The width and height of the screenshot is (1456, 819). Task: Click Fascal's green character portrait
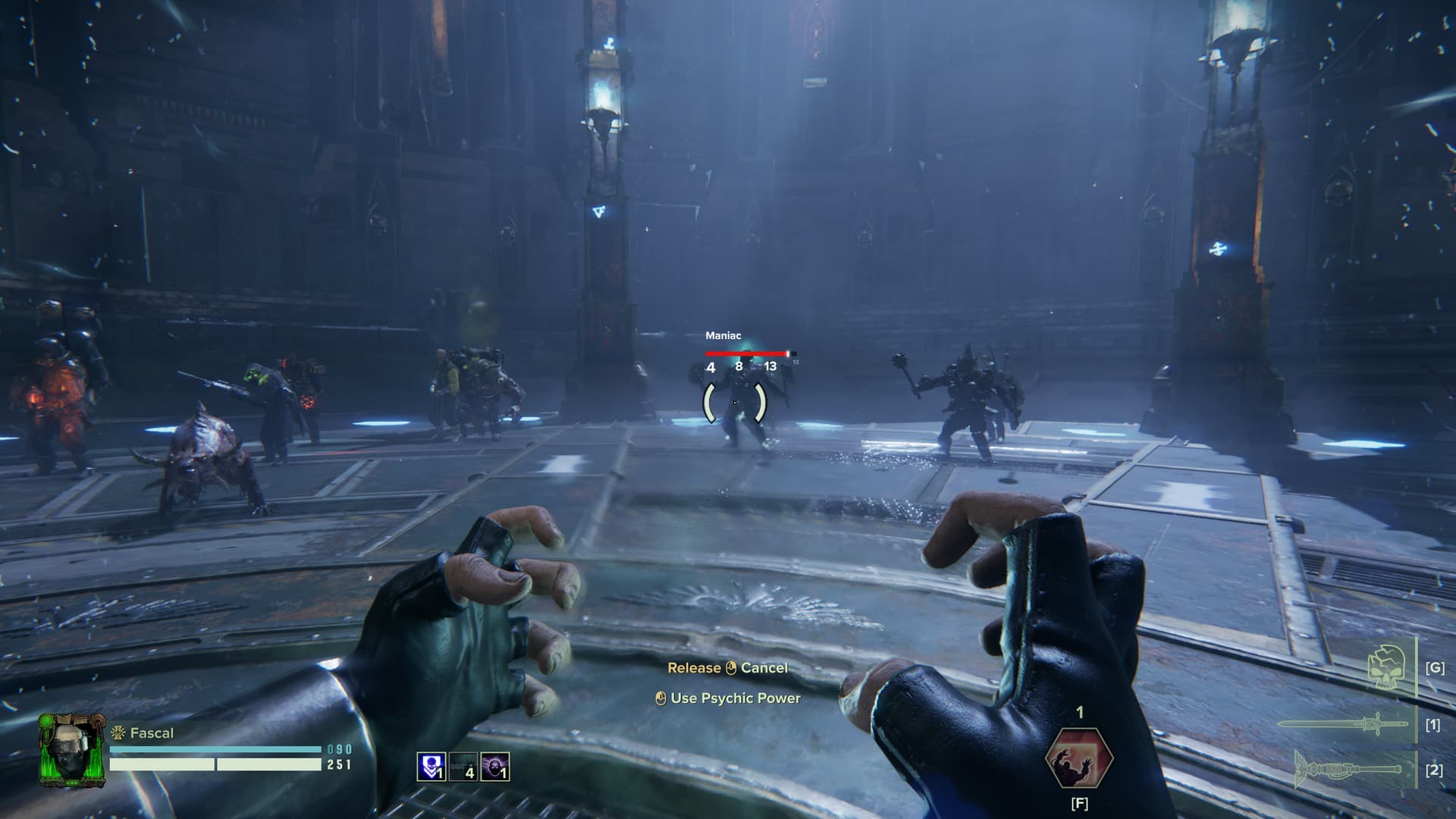[x=71, y=749]
